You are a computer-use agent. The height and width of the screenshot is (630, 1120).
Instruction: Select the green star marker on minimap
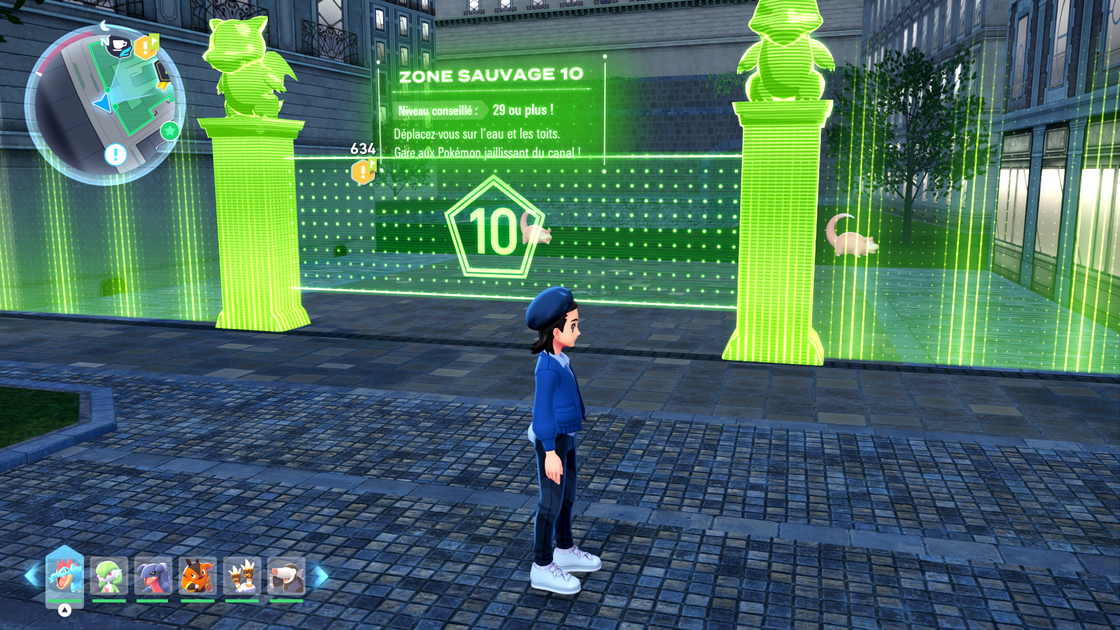pos(170,131)
